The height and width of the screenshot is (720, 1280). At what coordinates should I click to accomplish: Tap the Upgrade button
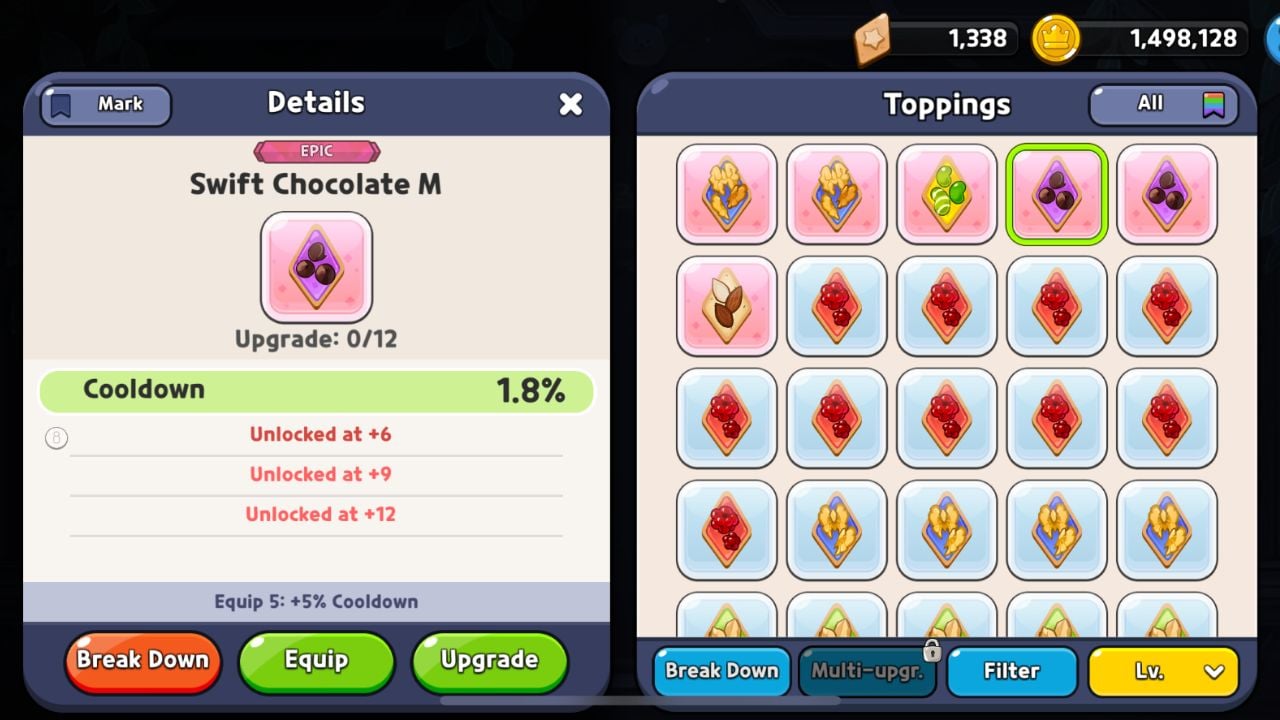pos(489,660)
